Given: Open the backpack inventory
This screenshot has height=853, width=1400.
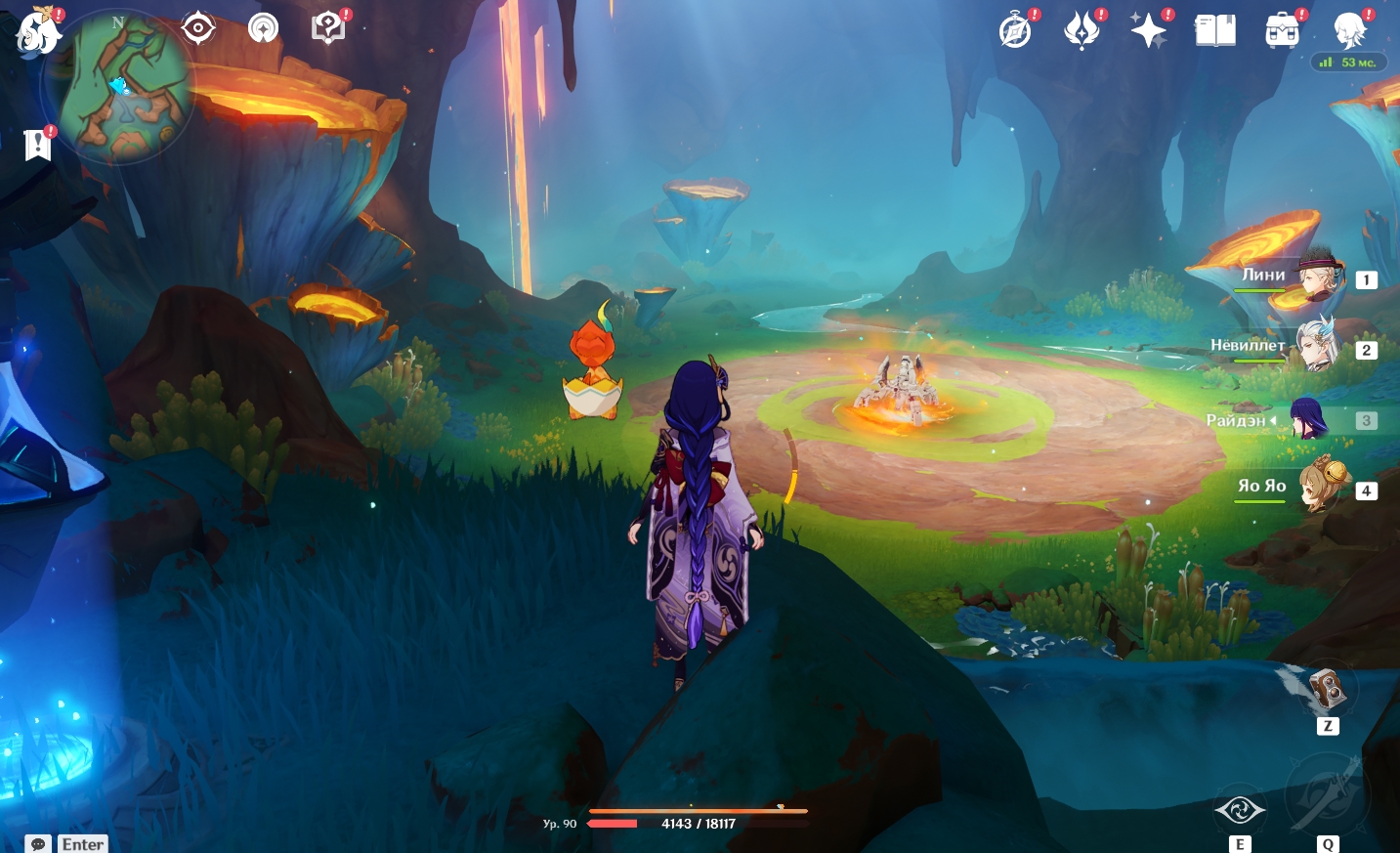Looking at the screenshot, I should [x=1282, y=31].
